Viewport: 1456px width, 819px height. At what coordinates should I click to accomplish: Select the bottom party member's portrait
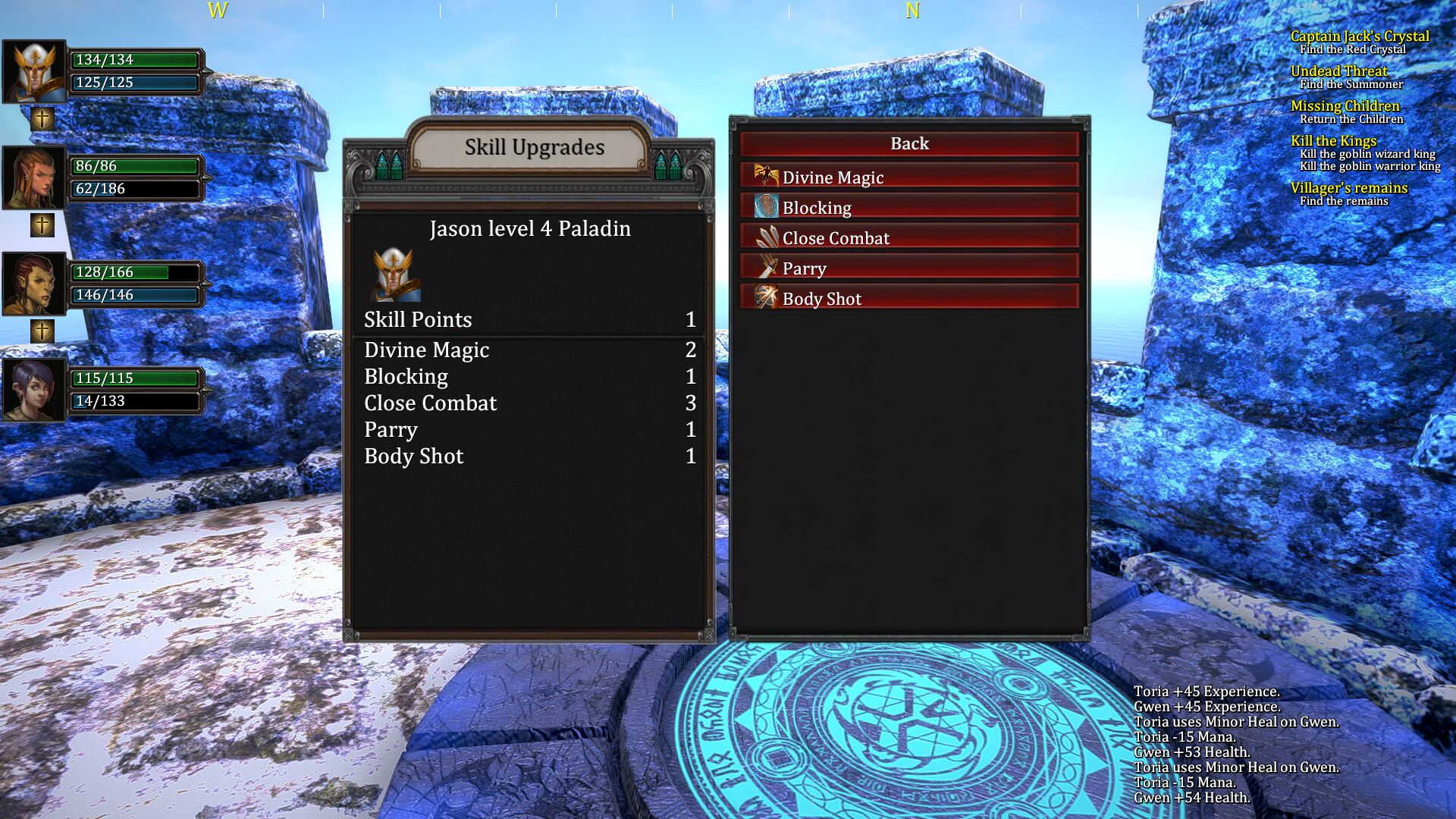34,389
